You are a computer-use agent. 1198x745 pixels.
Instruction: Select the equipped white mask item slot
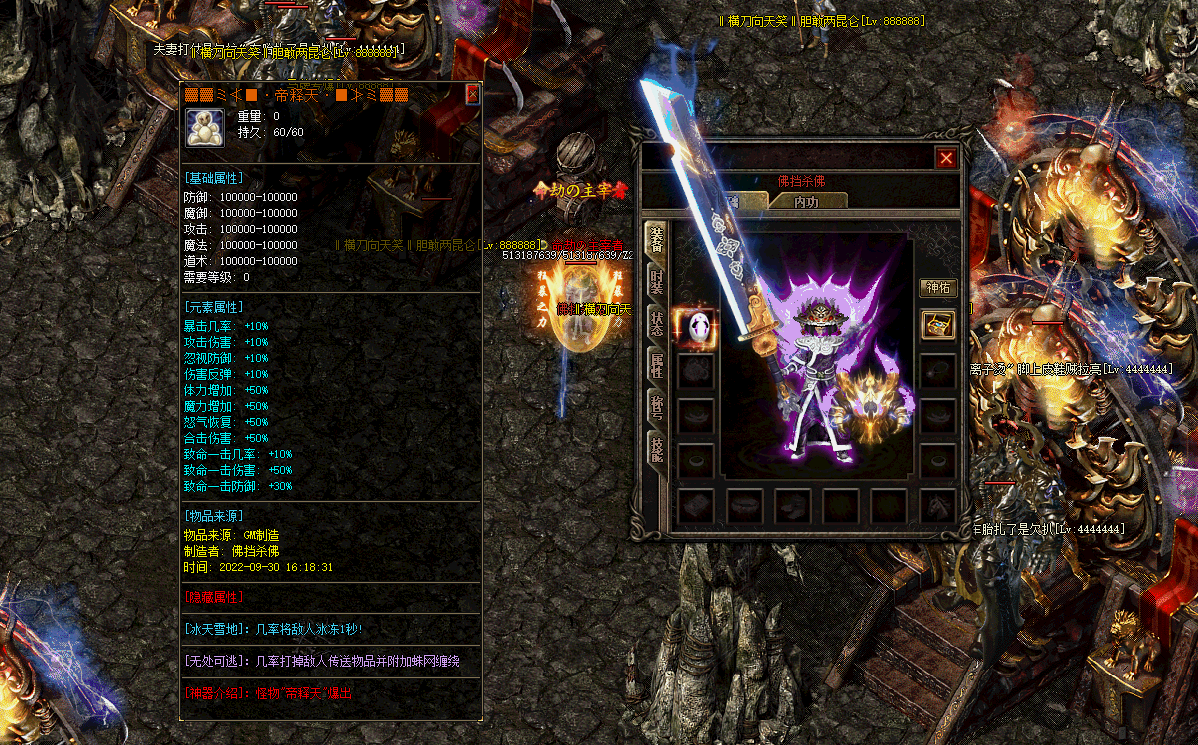[696, 326]
